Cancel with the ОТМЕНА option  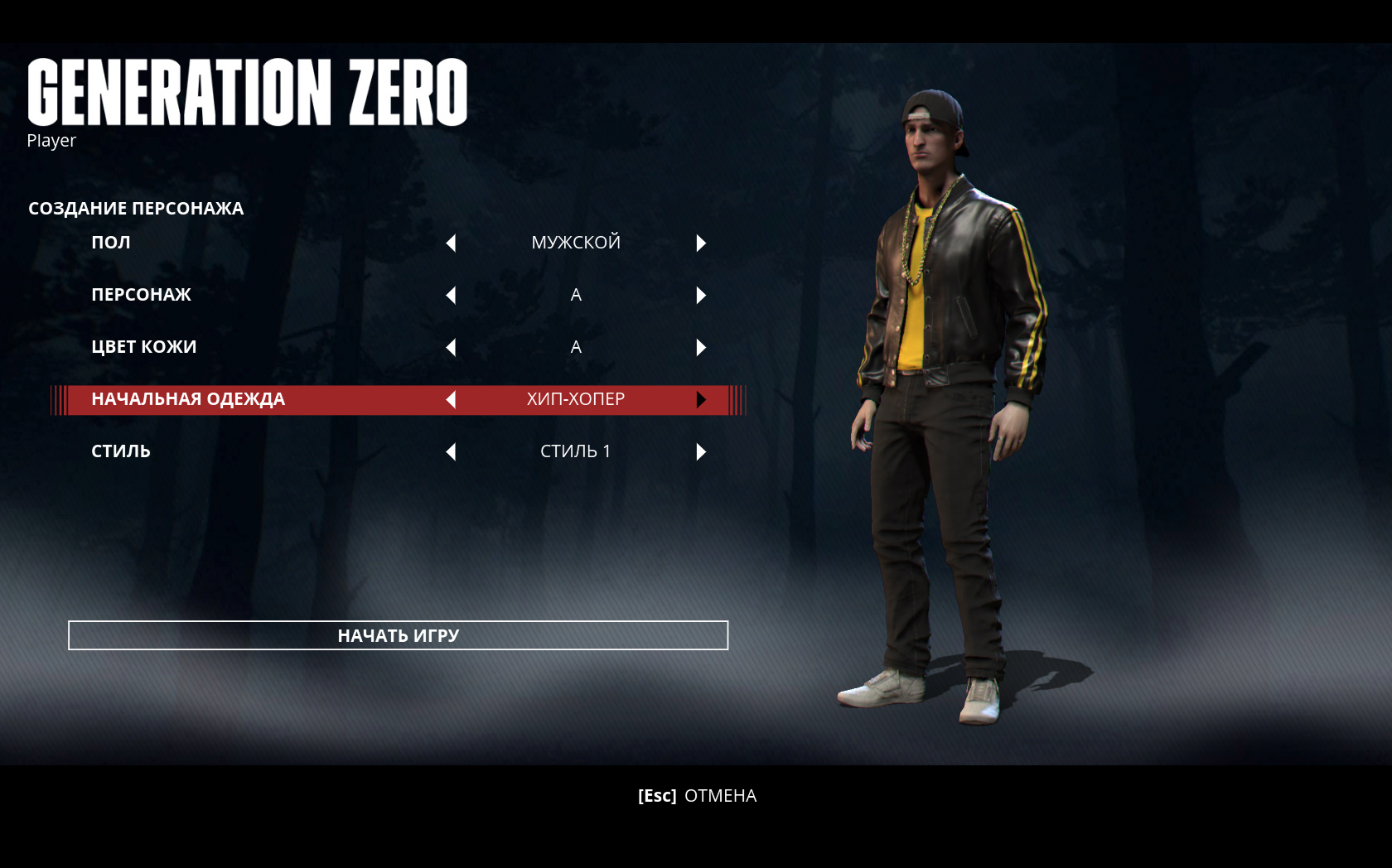tap(697, 796)
